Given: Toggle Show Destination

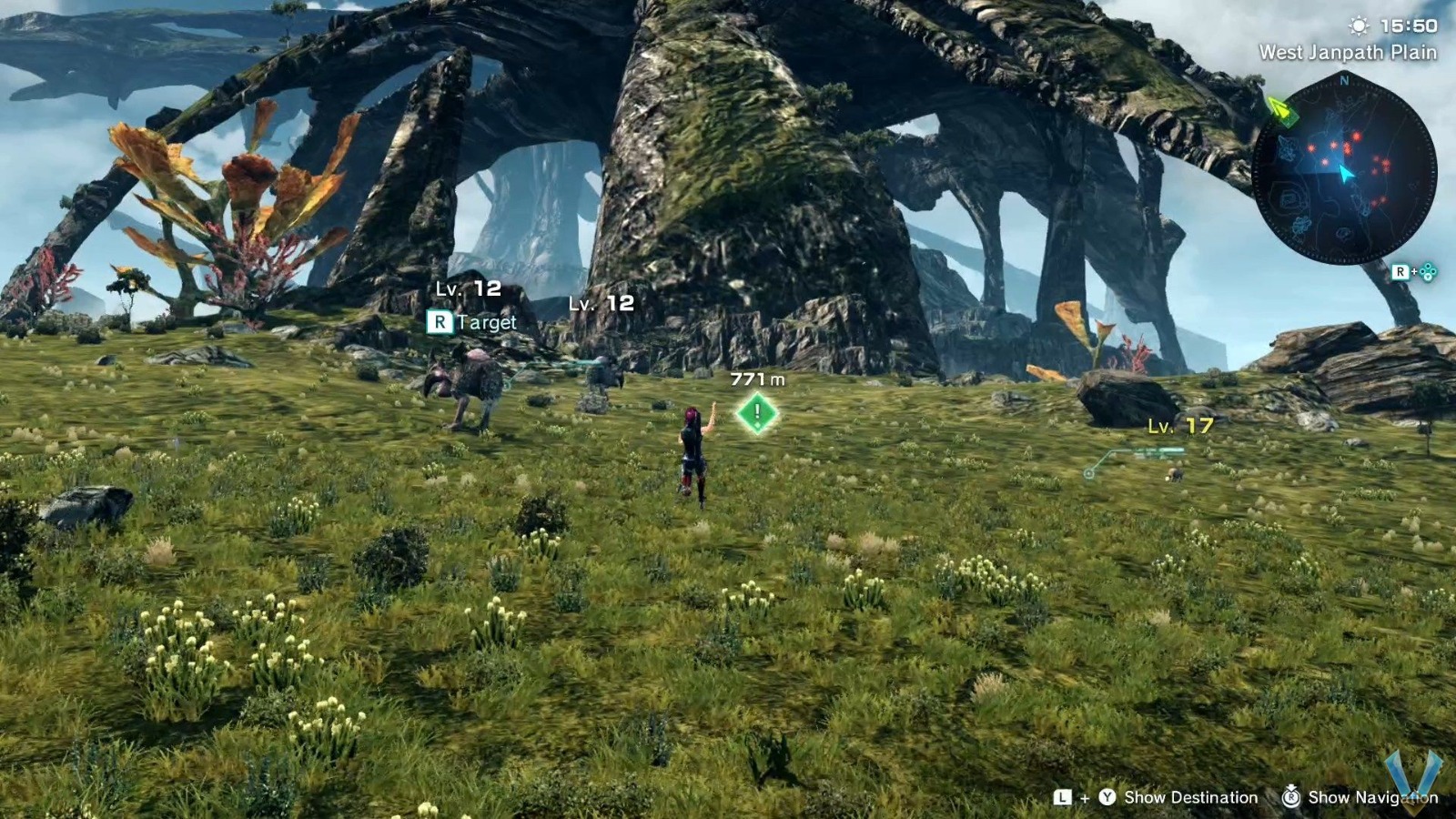Looking at the screenshot, I should pyautogui.click(x=1192, y=798).
